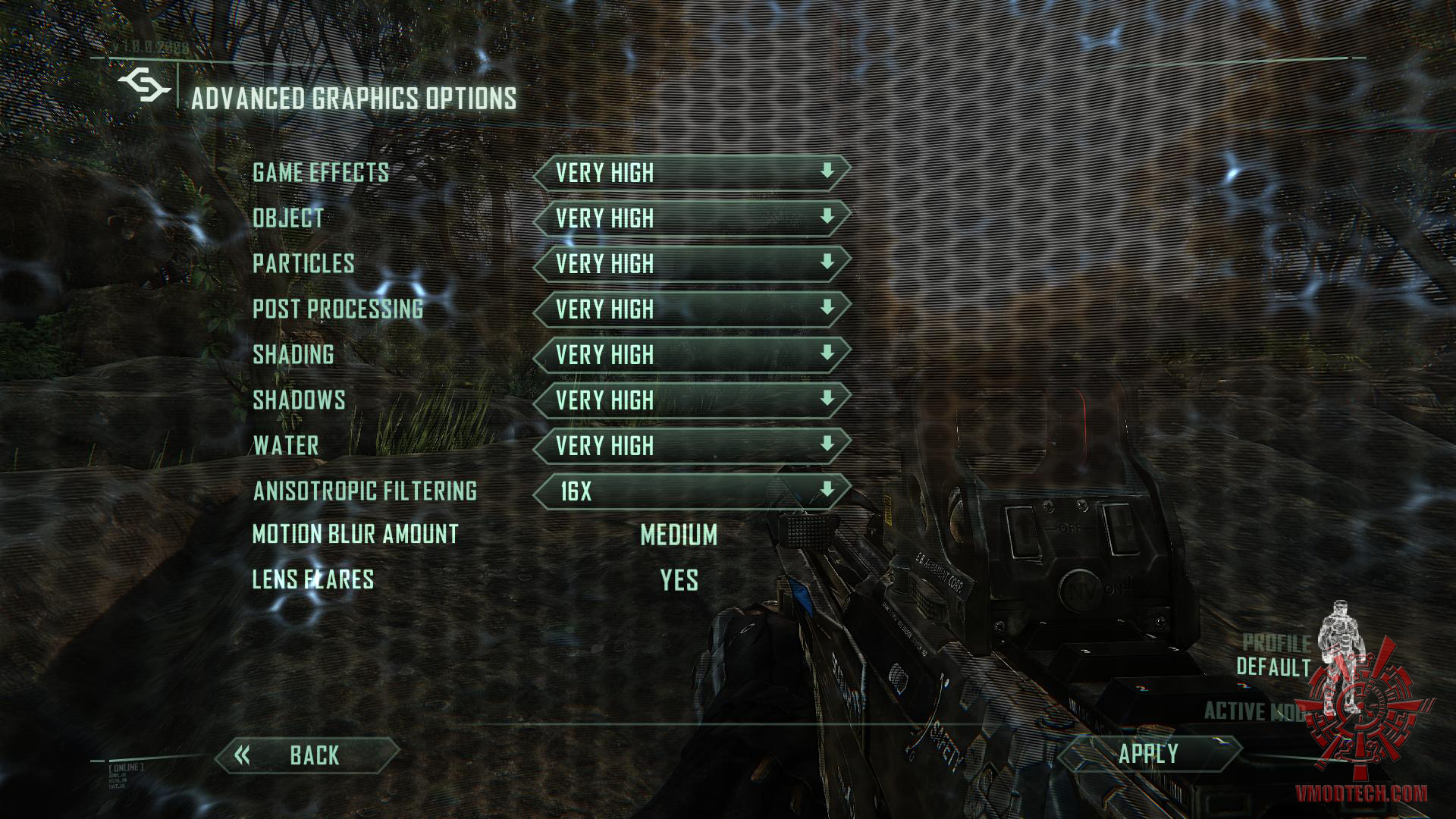Open the Default profile panel
Image resolution: width=1456 pixels, height=819 pixels.
[x=1274, y=656]
